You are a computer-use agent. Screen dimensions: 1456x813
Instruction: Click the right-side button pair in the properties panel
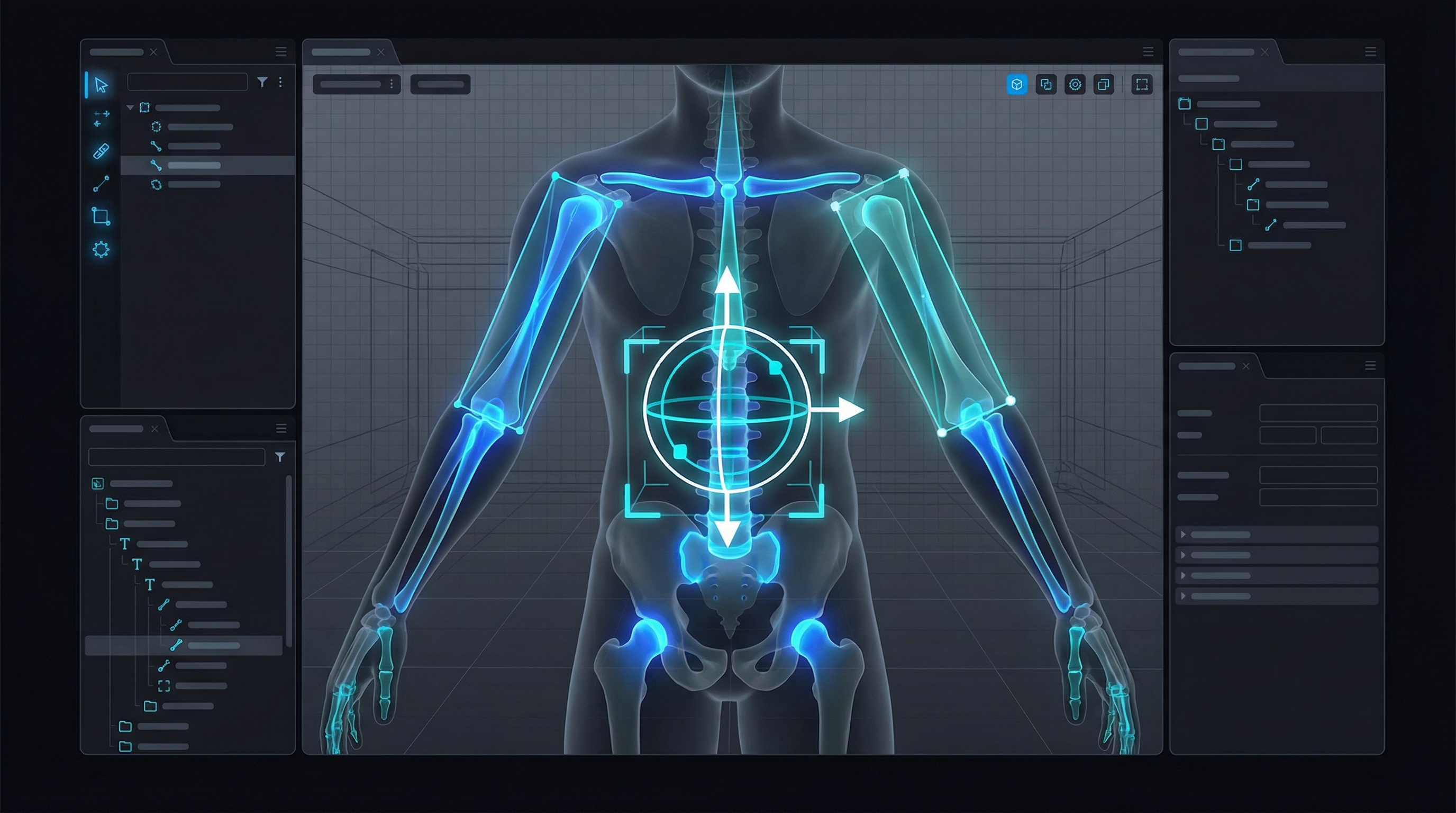[1288, 435]
